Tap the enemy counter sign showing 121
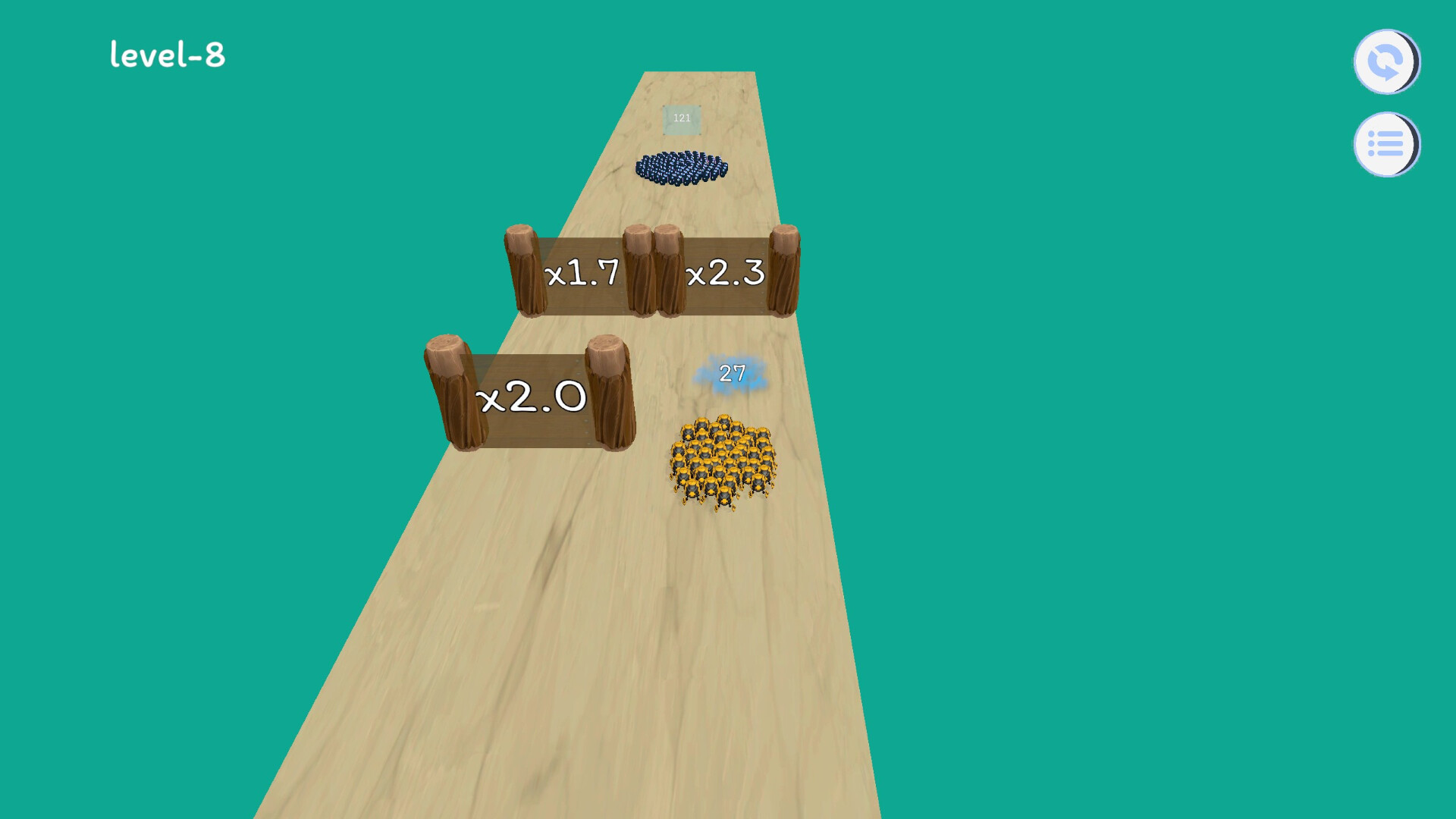 (x=681, y=117)
